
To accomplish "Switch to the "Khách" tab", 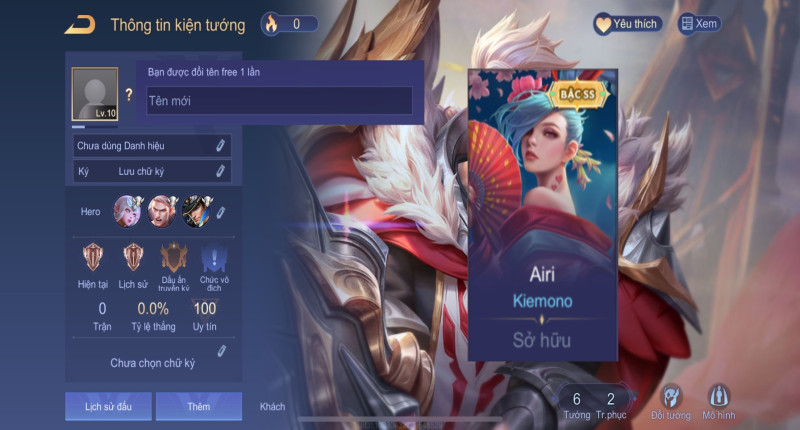I will (272, 406).
